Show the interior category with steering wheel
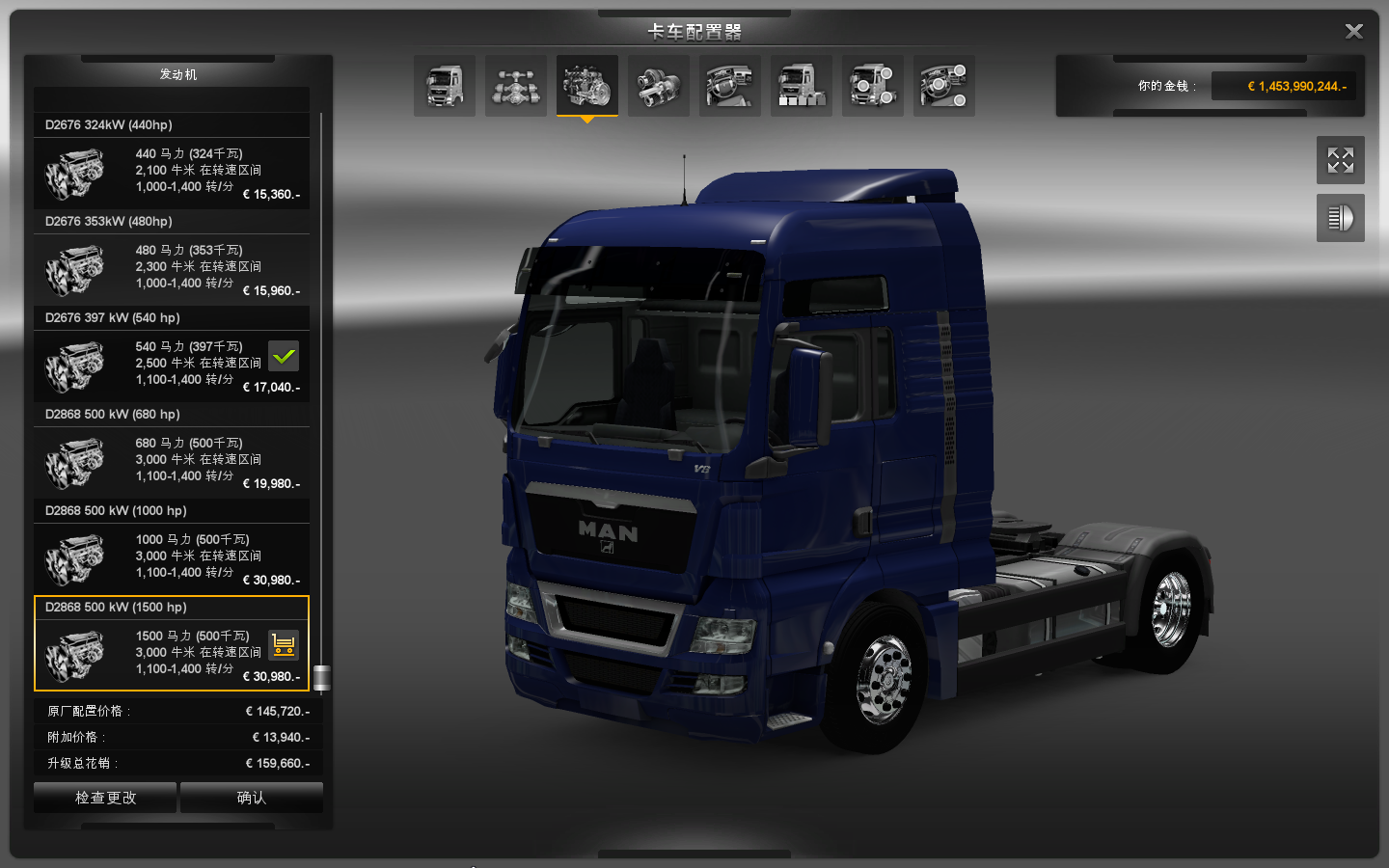This screenshot has width=1389, height=868. [730, 86]
